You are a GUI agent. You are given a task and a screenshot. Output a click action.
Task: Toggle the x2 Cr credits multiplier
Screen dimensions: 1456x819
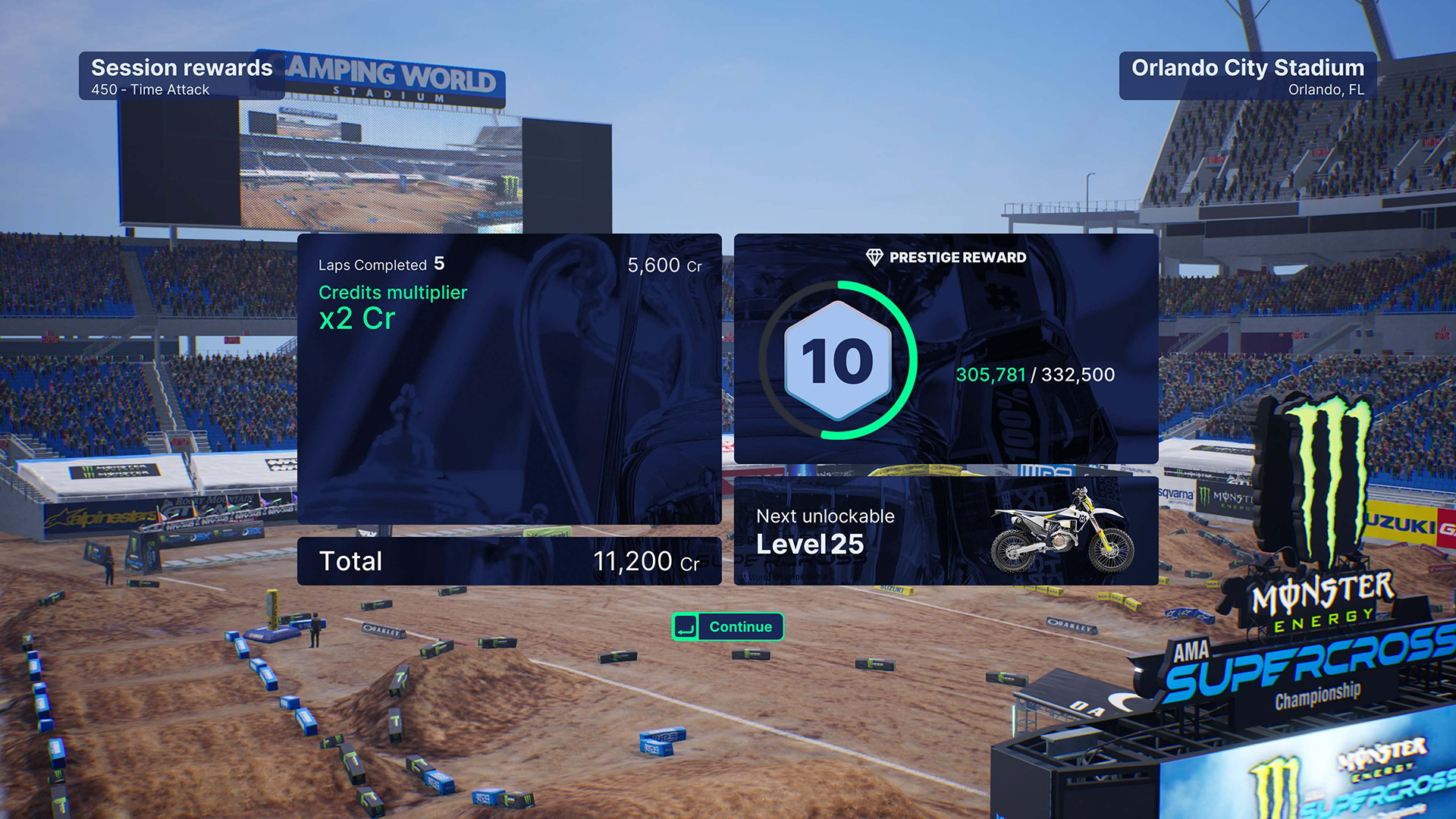point(356,318)
